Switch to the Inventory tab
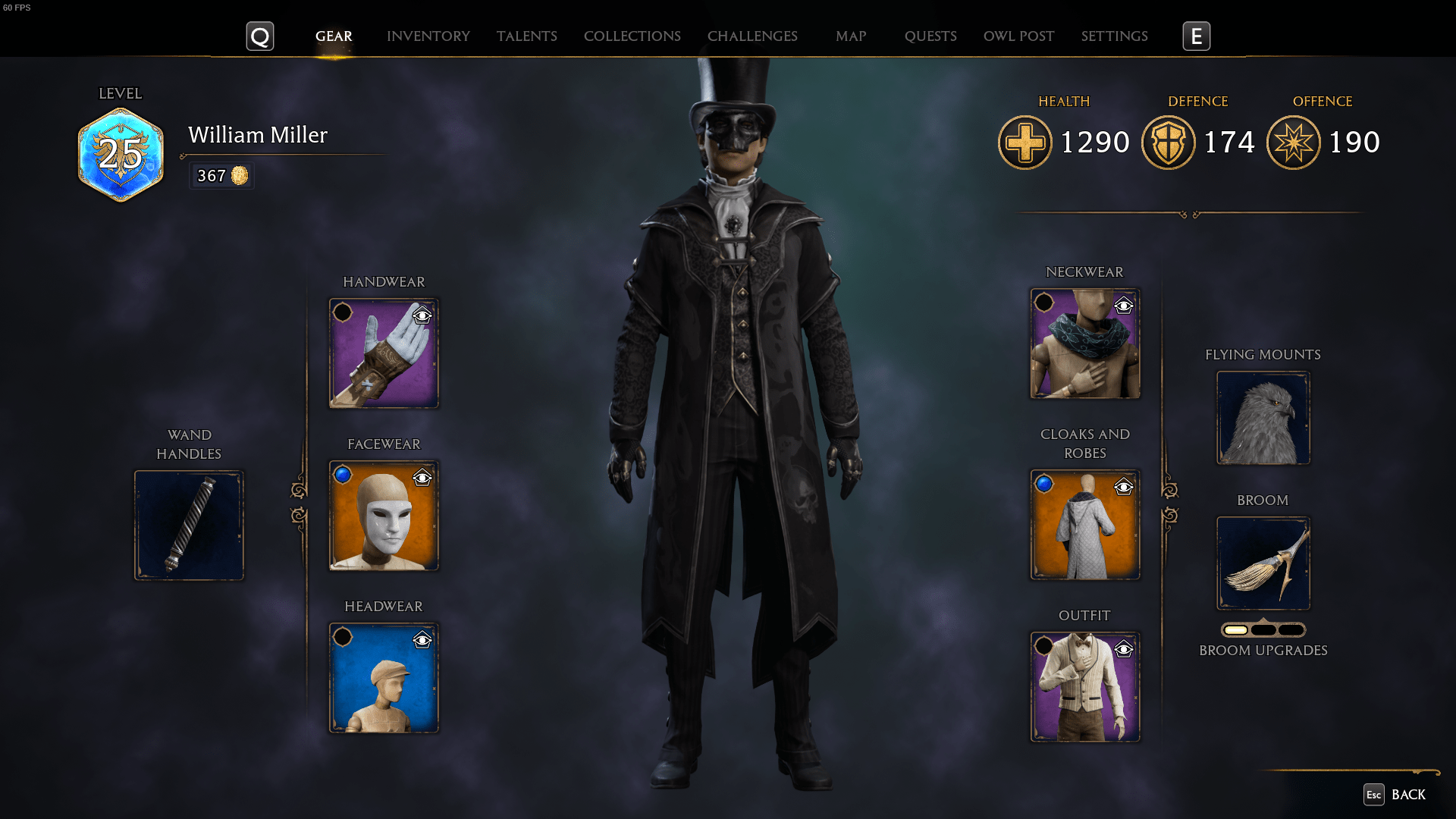The image size is (1456, 819). click(x=428, y=36)
